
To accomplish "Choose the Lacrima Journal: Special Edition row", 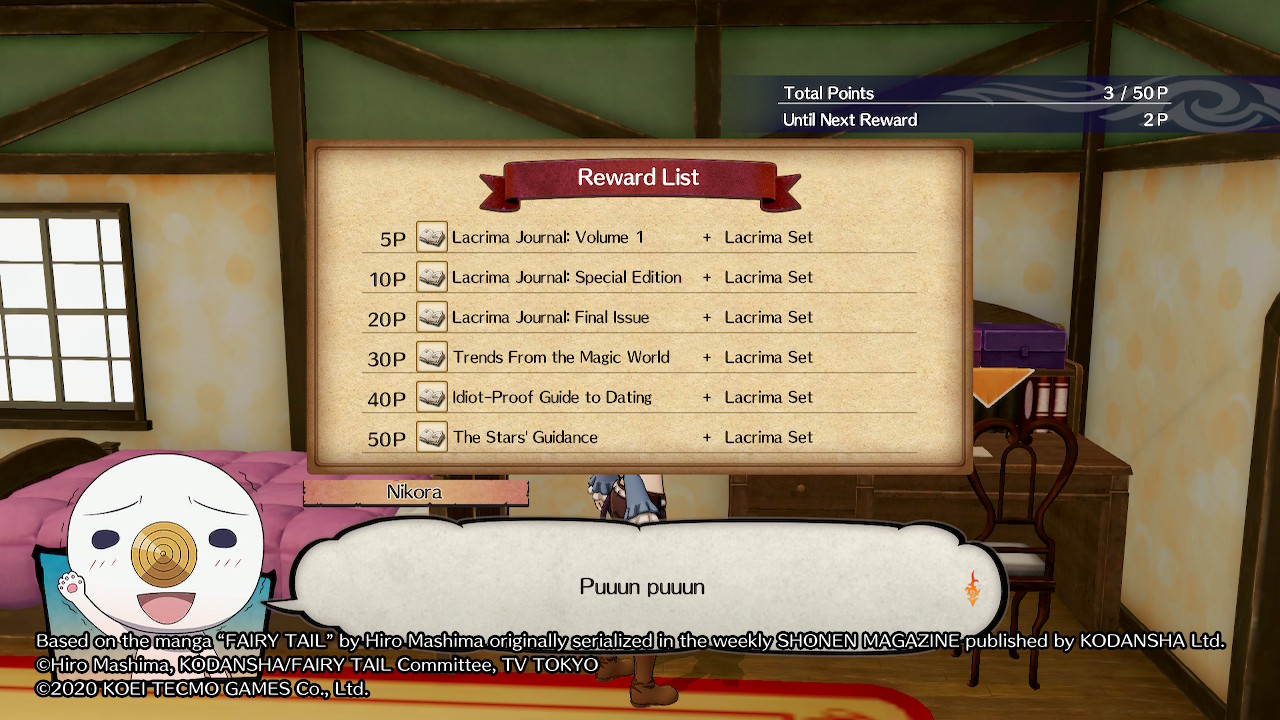I will (x=638, y=278).
